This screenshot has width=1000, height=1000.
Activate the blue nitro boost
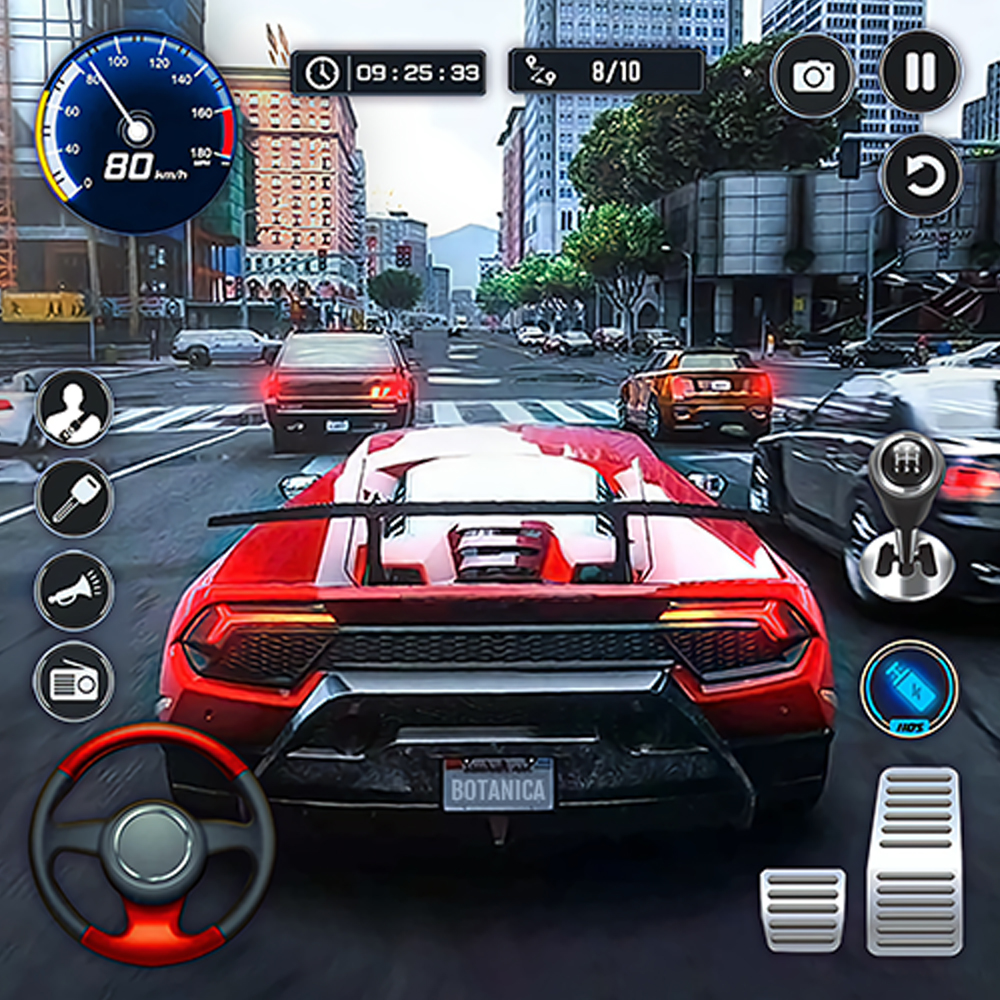click(x=909, y=689)
